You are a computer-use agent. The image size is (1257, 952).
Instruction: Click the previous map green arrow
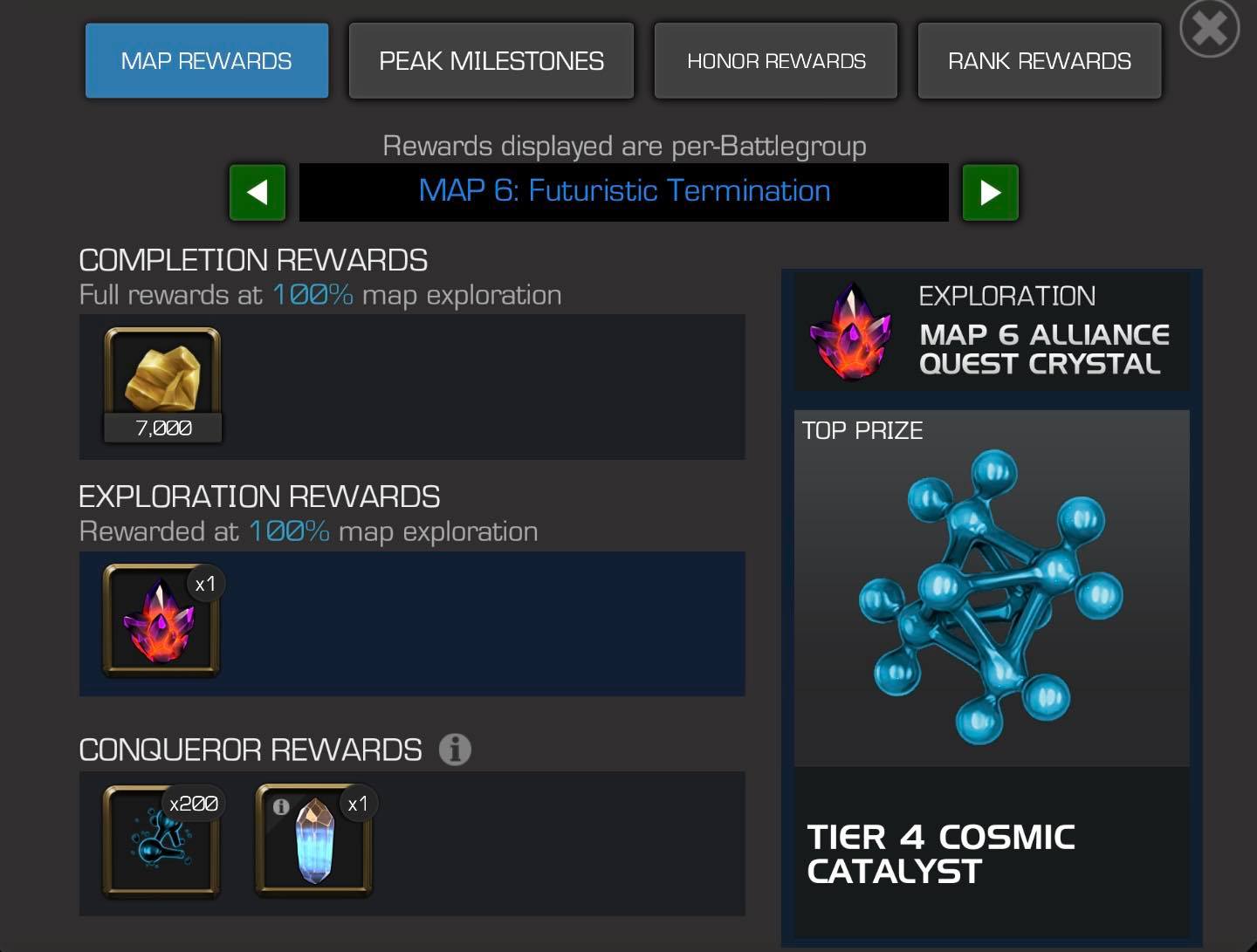[257, 192]
